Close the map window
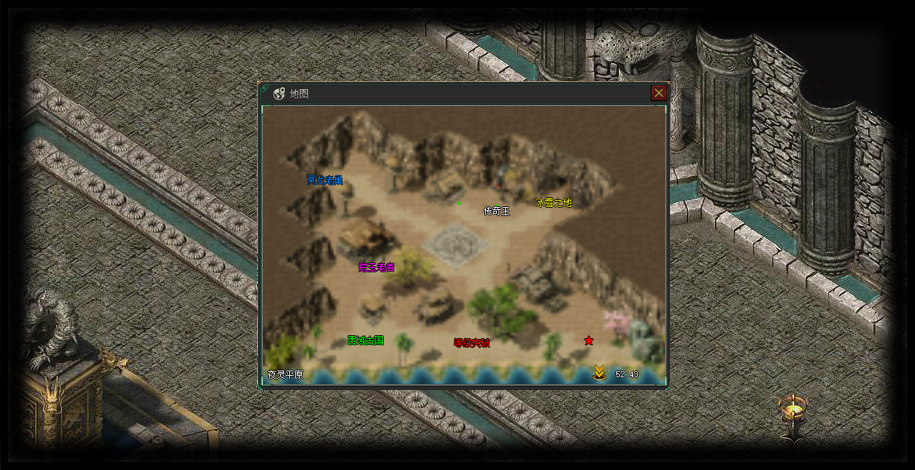This screenshot has width=915, height=470. (658, 93)
